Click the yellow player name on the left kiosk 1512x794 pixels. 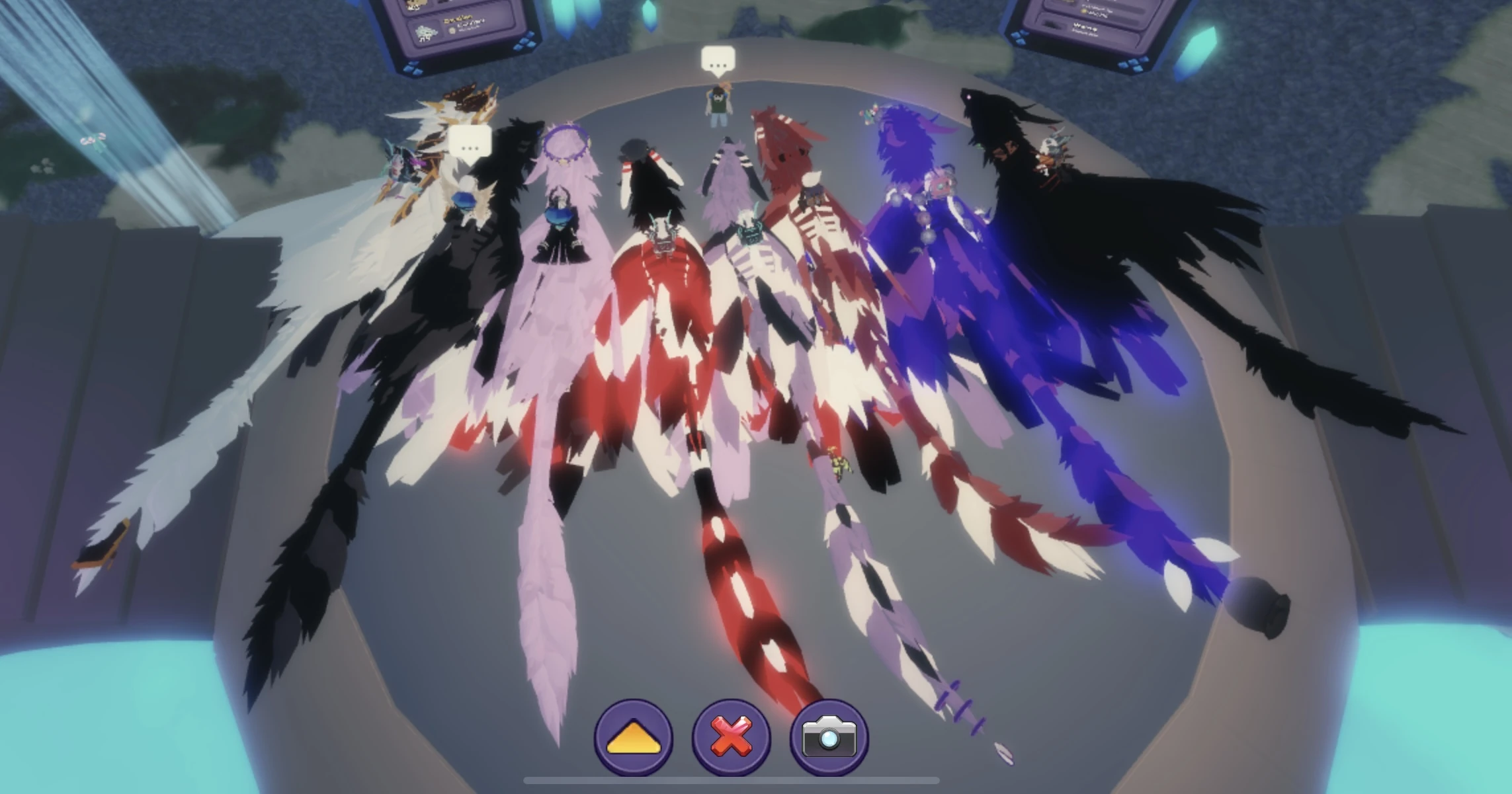pos(459,20)
